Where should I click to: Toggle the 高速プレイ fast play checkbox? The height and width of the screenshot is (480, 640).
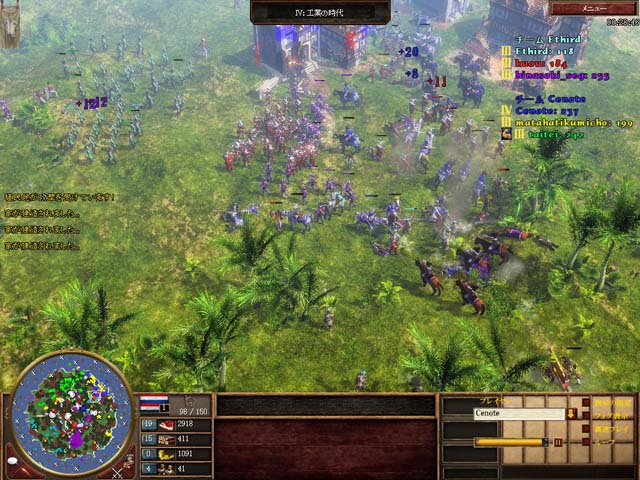pyautogui.click(x=587, y=428)
